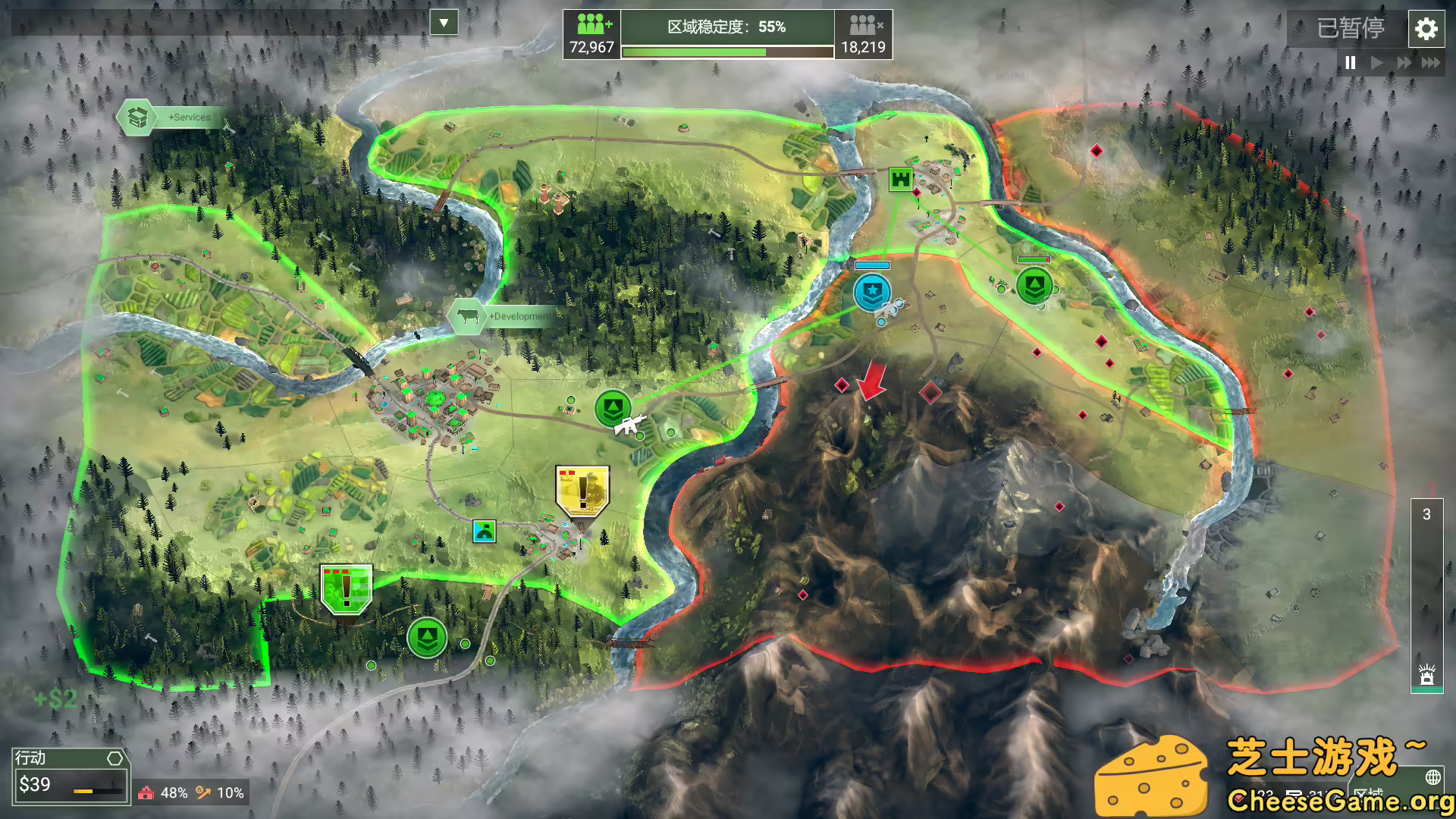Click the rifle icon next to the green unit
Screen dimensions: 1456x819
pos(630,424)
